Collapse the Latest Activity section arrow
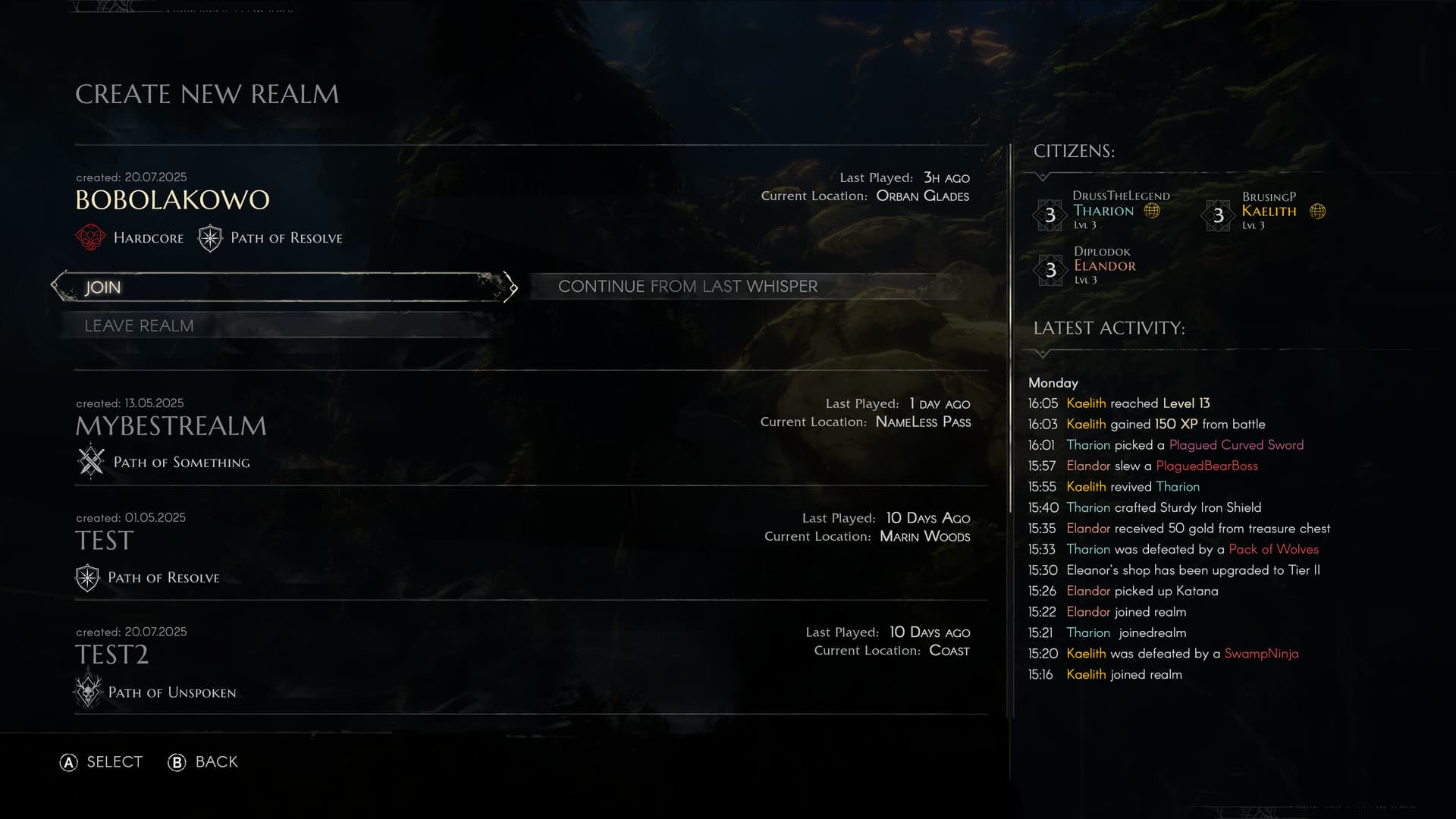 (1043, 353)
